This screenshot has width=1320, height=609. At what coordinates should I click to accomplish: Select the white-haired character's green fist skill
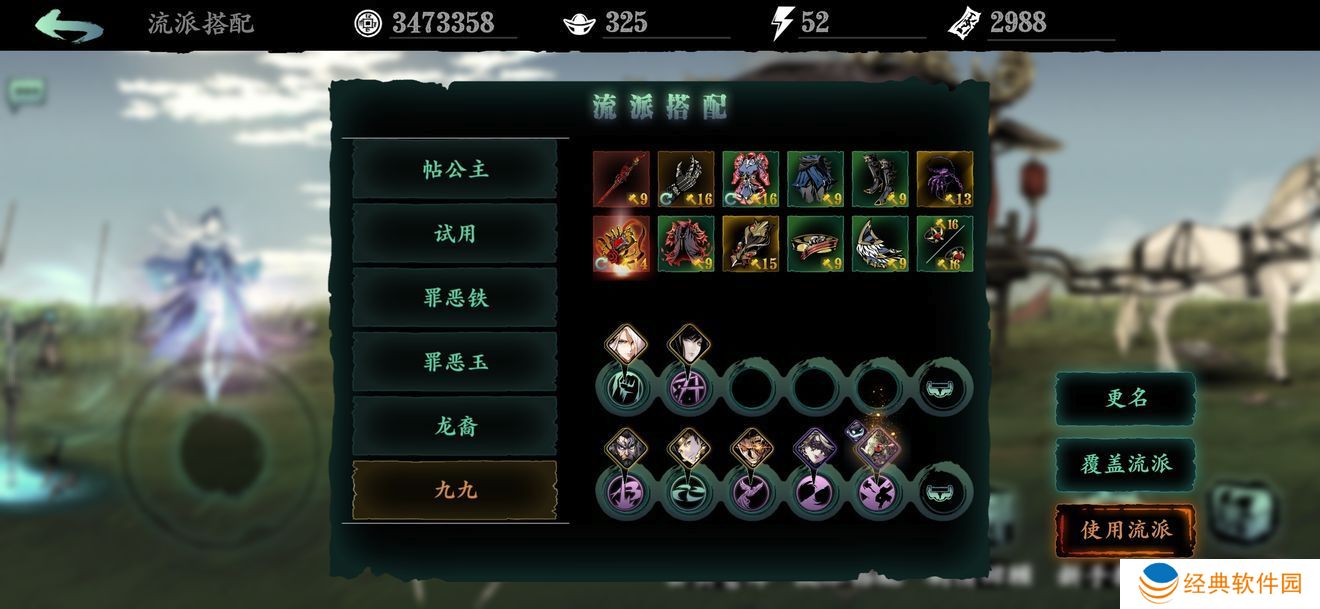[x=623, y=387]
